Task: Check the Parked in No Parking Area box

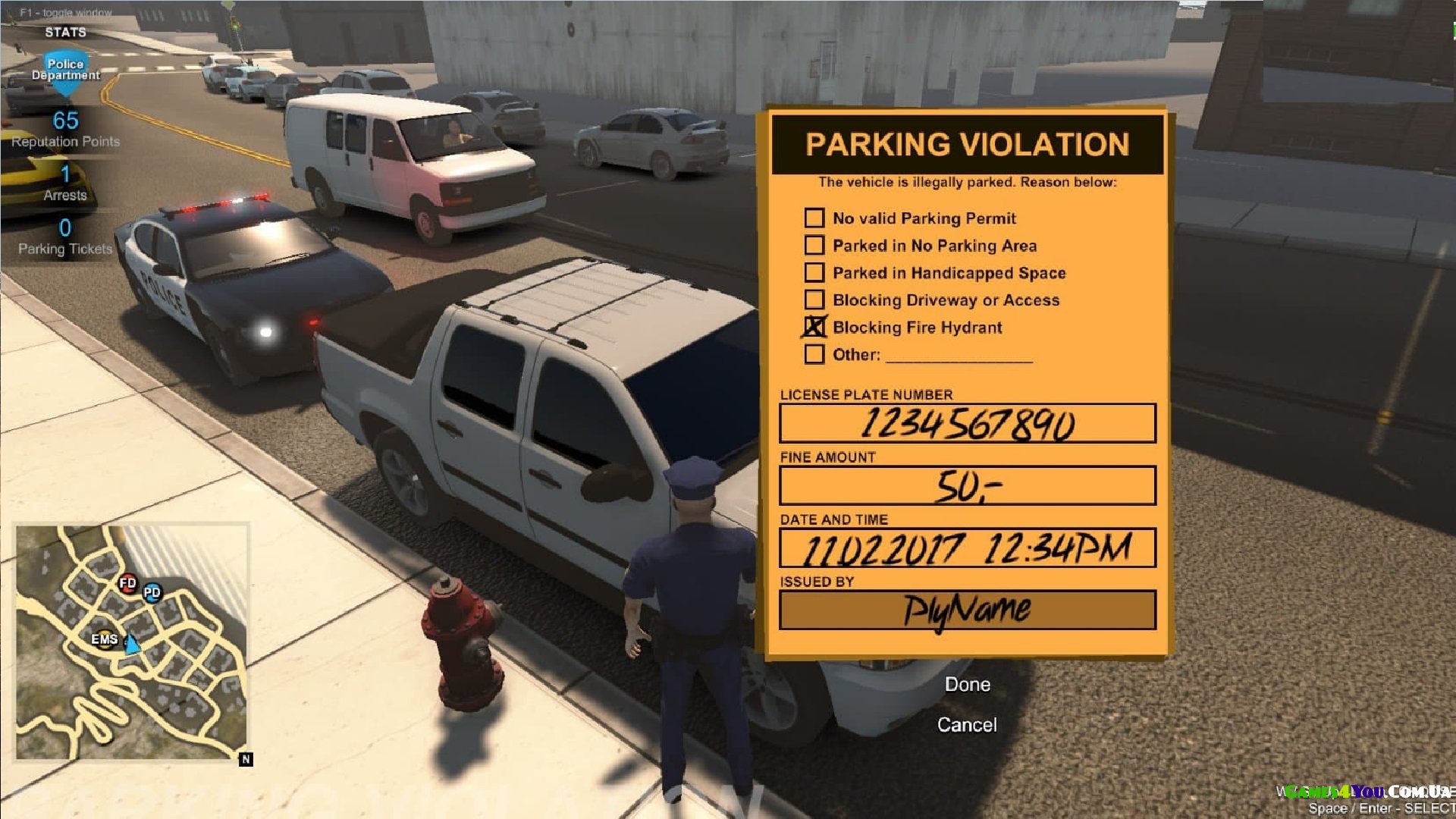Action: click(814, 246)
